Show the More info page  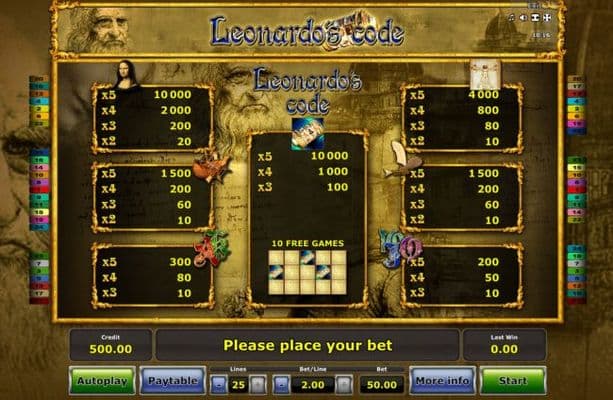point(441,381)
